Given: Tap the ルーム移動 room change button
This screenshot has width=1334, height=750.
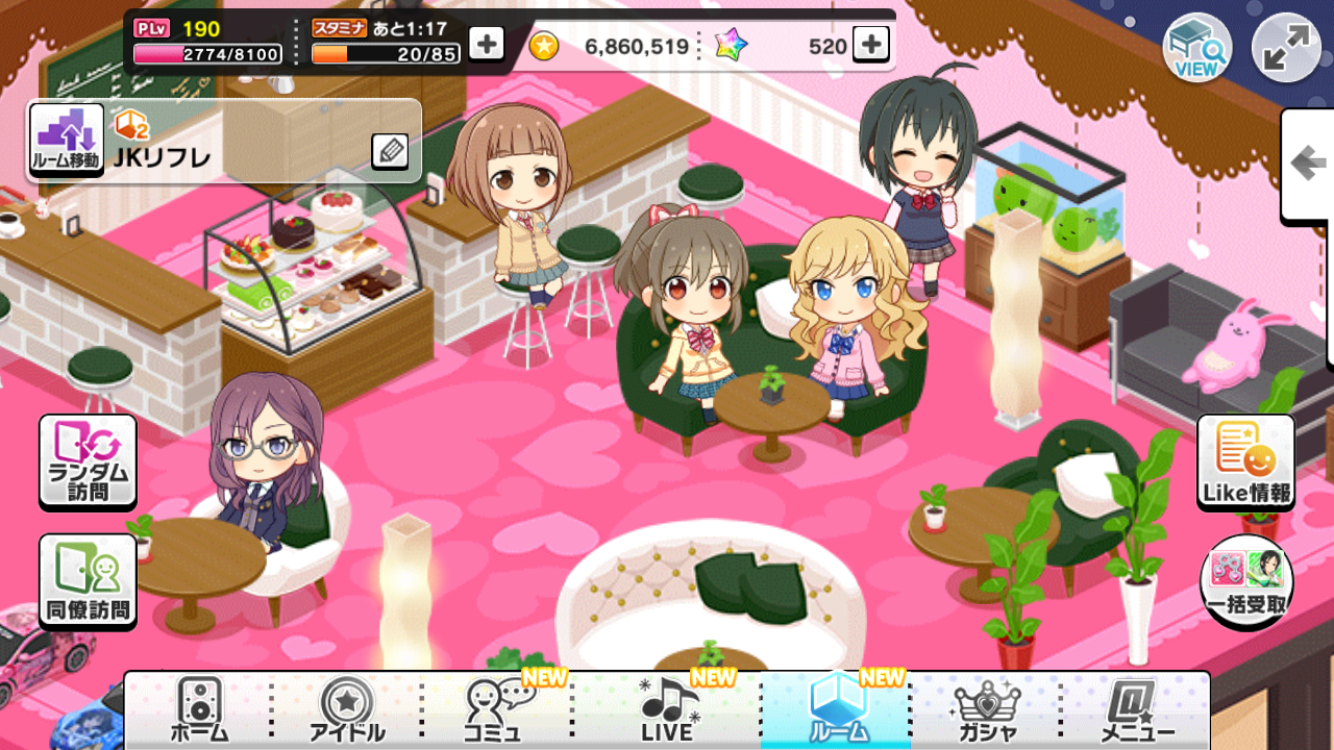Looking at the screenshot, I should pyautogui.click(x=67, y=141).
